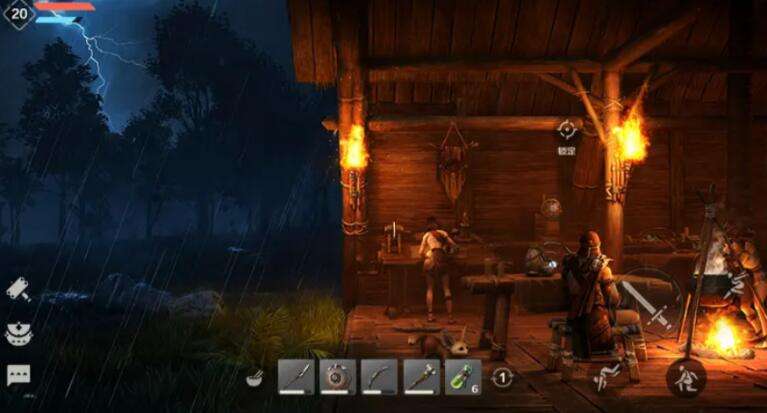Screen dimensions: 767x413
Task: Tap the crosshair target lock icon
Action: point(567,128)
